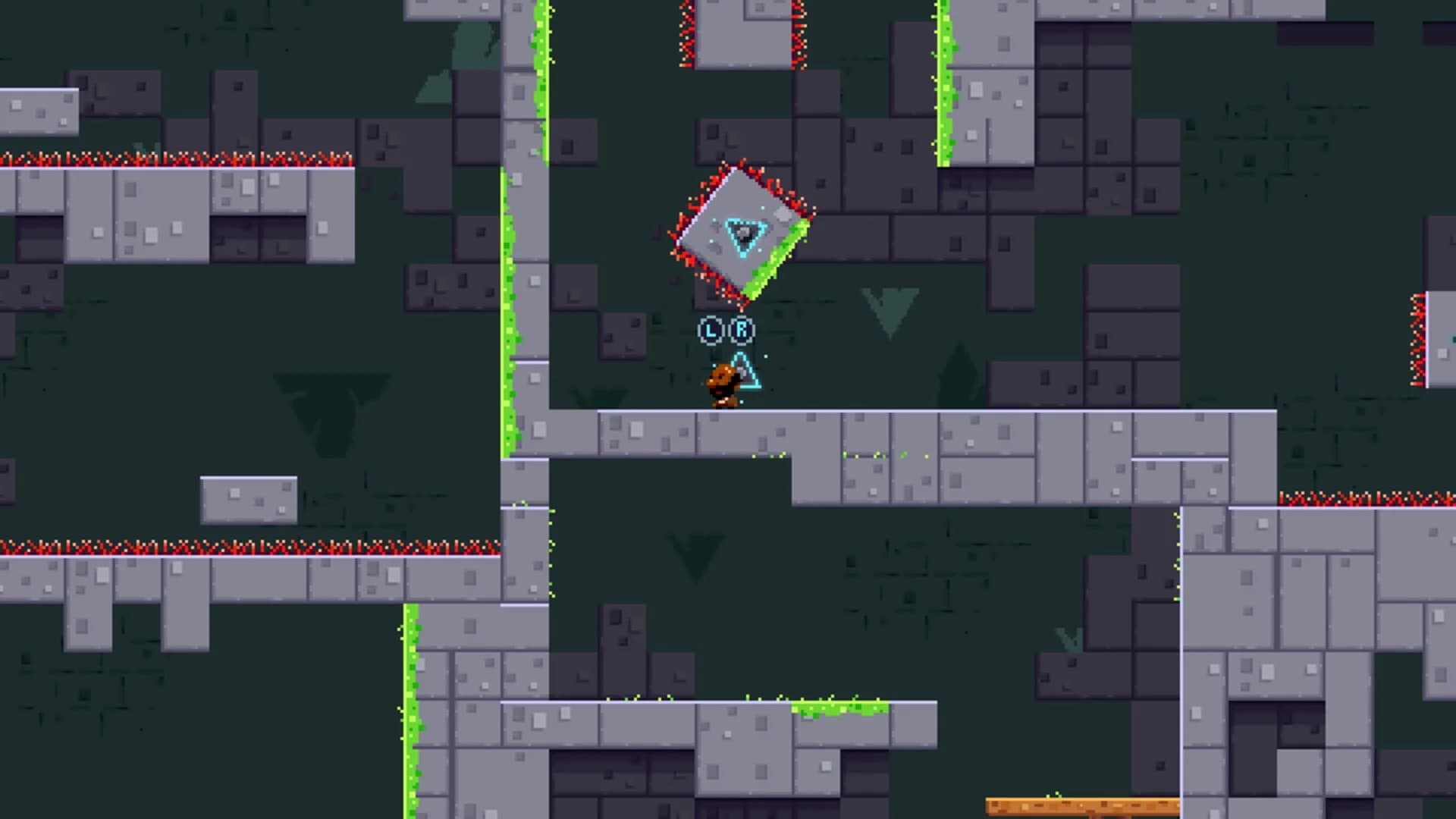
Task: Click the red spike strip on the upper-left platform
Action: point(174,157)
